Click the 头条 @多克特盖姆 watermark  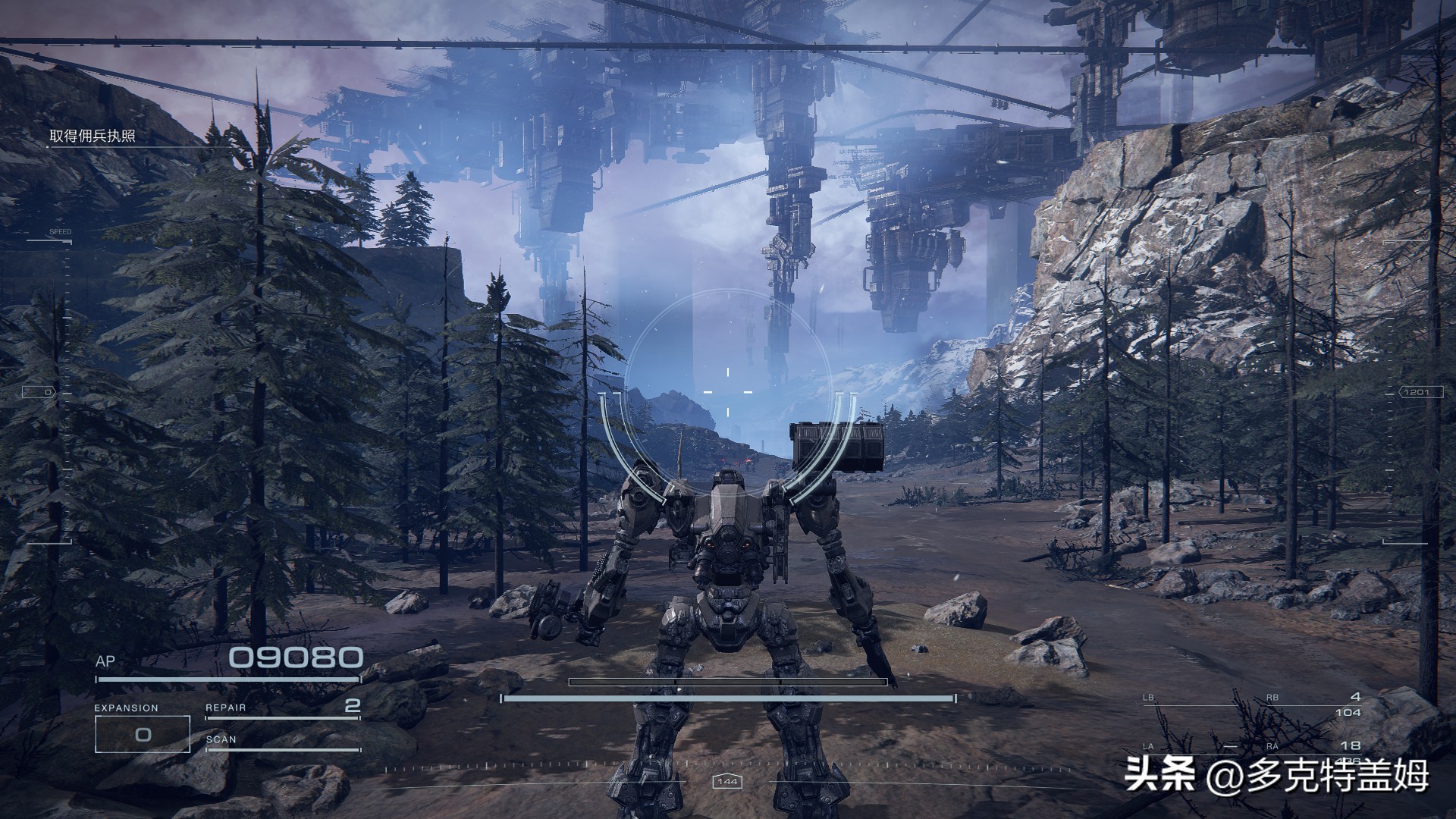click(x=1277, y=774)
